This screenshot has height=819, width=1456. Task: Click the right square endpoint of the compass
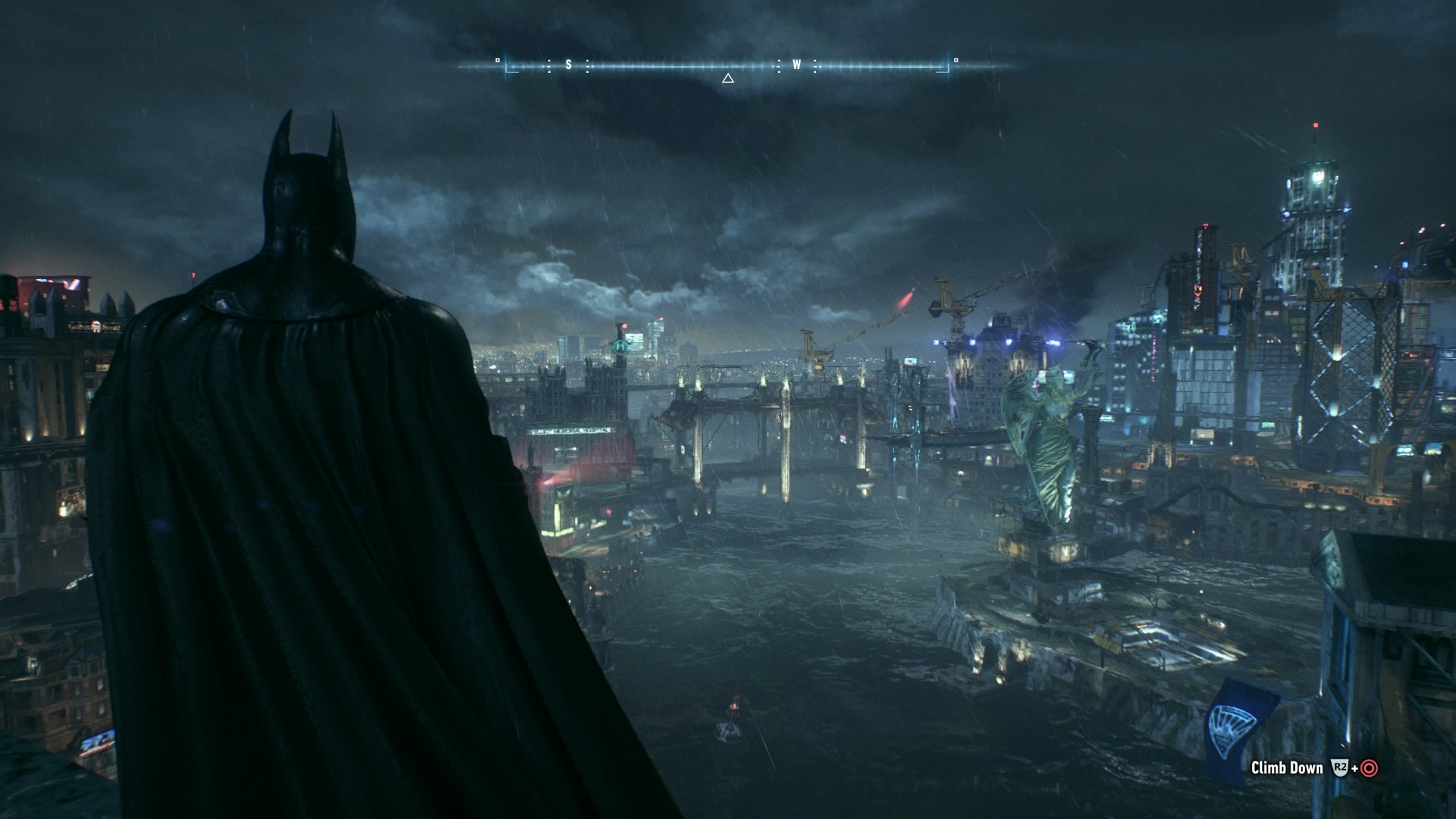(956, 61)
